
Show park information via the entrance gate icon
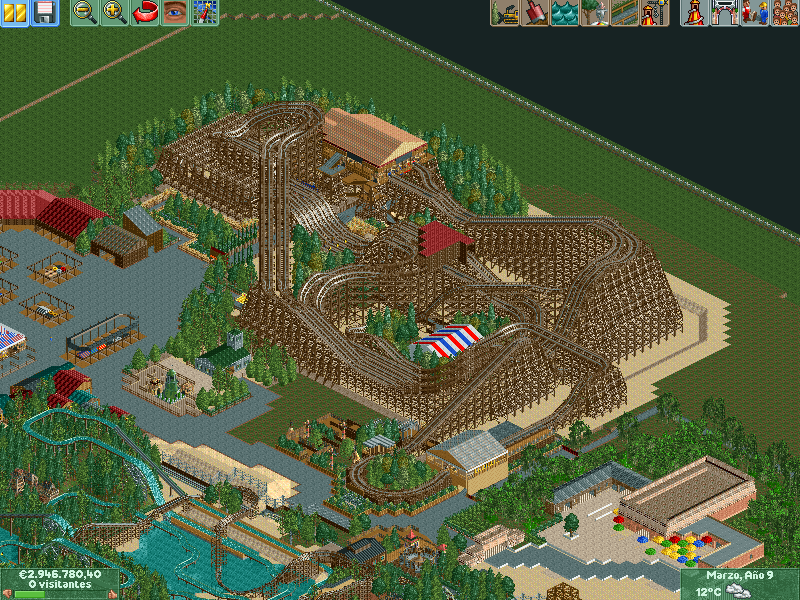click(x=724, y=13)
